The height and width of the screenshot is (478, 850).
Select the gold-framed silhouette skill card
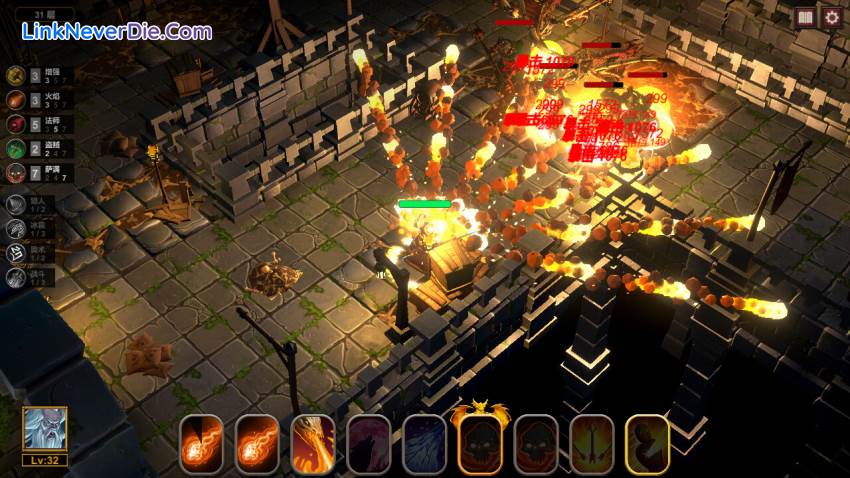point(647,444)
